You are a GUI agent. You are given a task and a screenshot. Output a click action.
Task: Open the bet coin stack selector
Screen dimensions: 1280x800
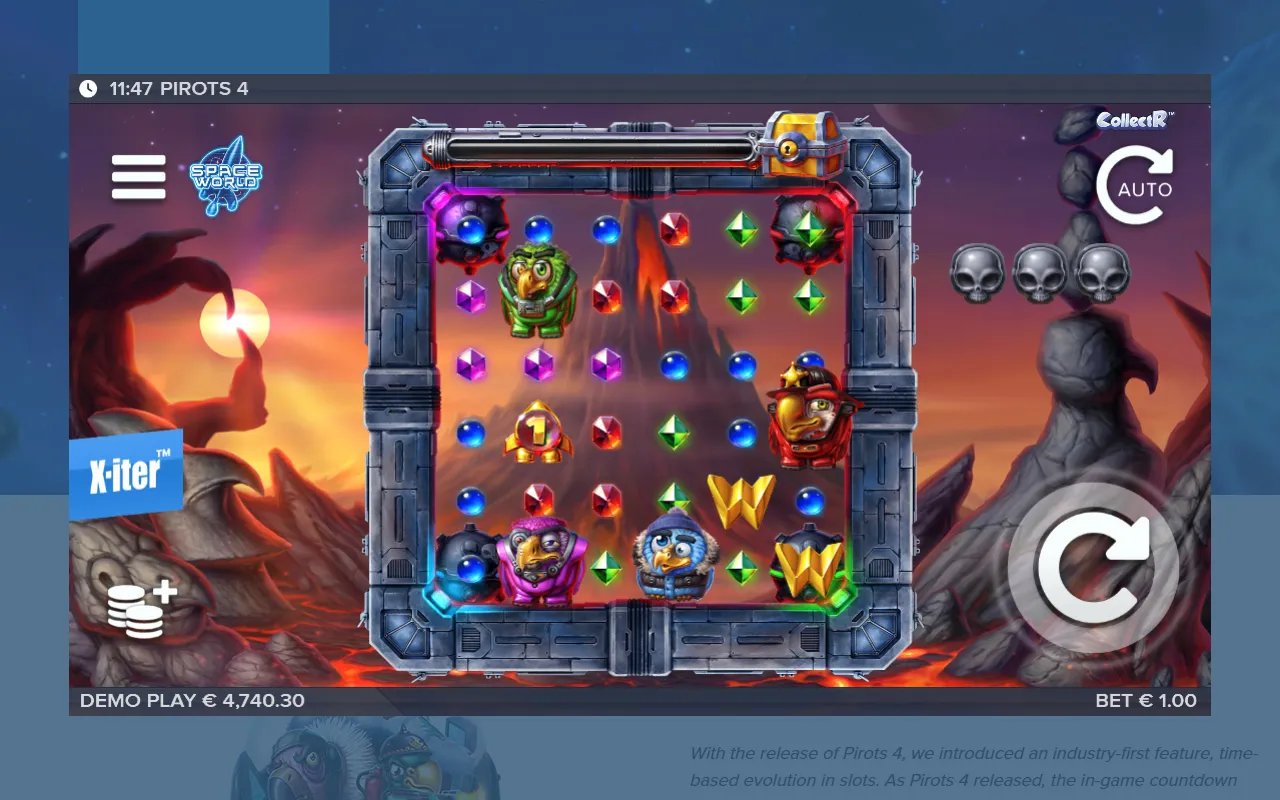pos(140,609)
